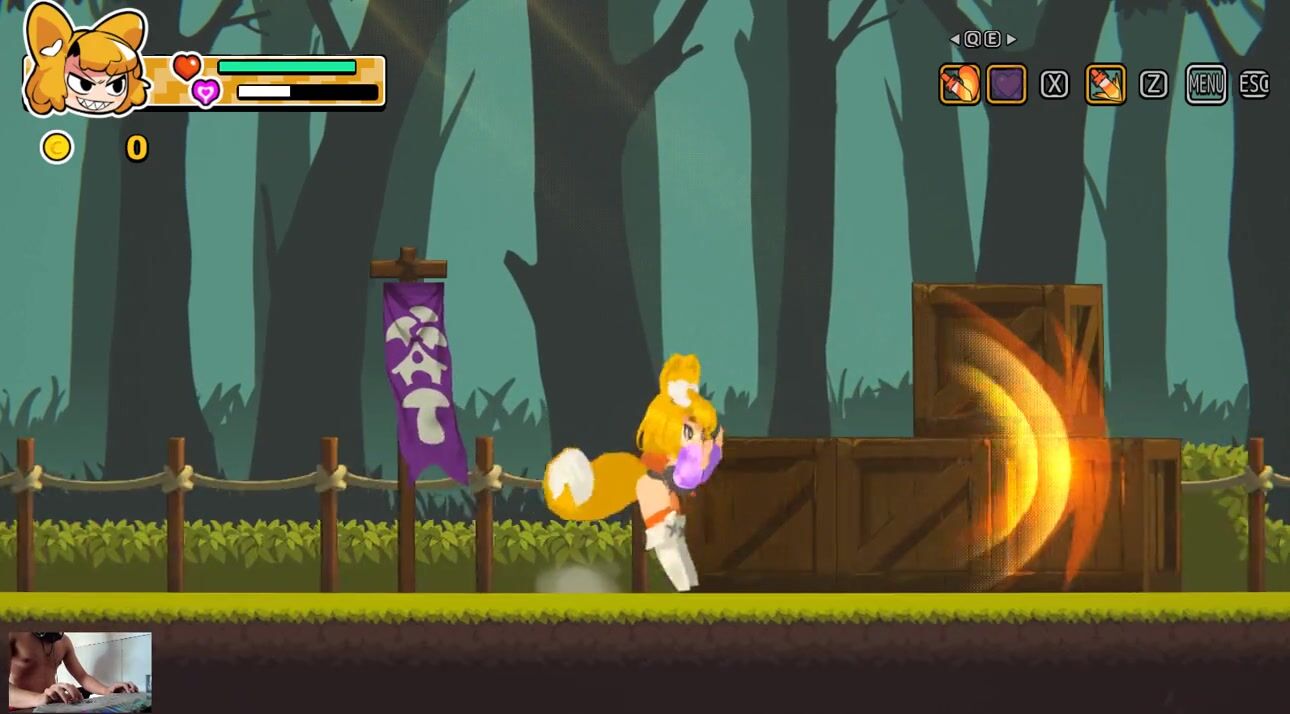Click the streamer webcam thumbnail
1290x714 pixels.
80,671
